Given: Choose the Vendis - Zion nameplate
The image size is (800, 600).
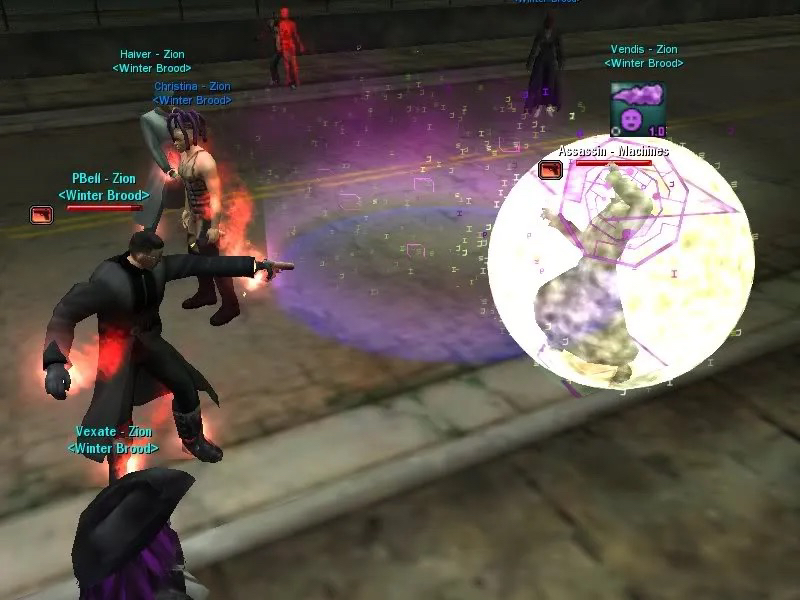Looking at the screenshot, I should (644, 49).
